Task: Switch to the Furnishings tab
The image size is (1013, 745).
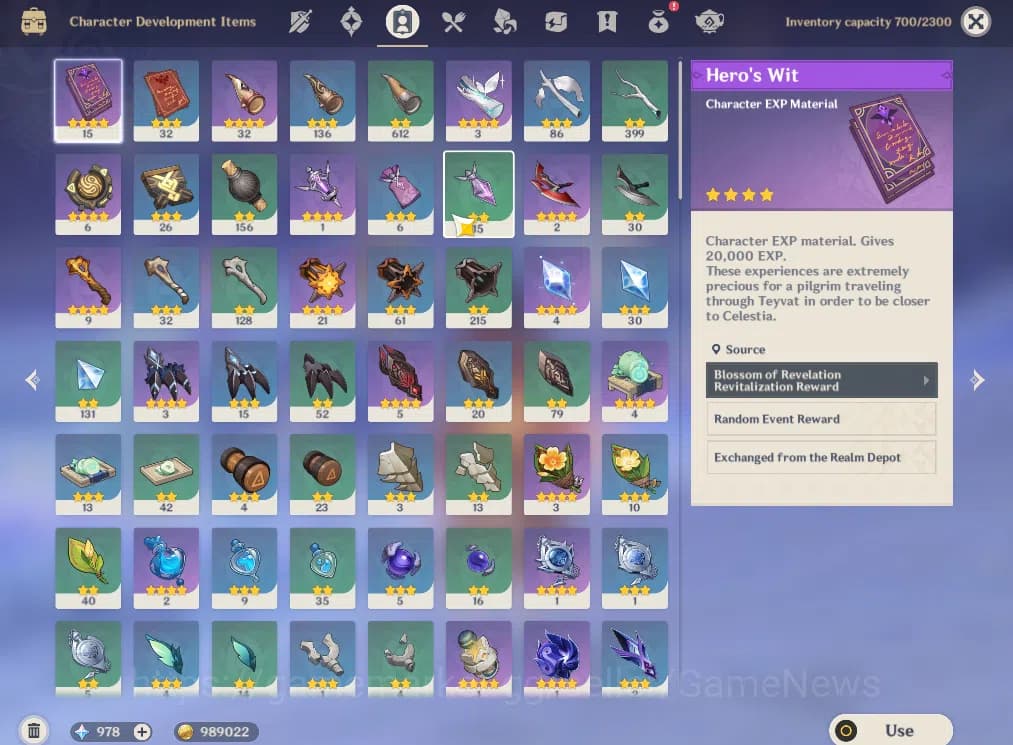Action: point(711,21)
